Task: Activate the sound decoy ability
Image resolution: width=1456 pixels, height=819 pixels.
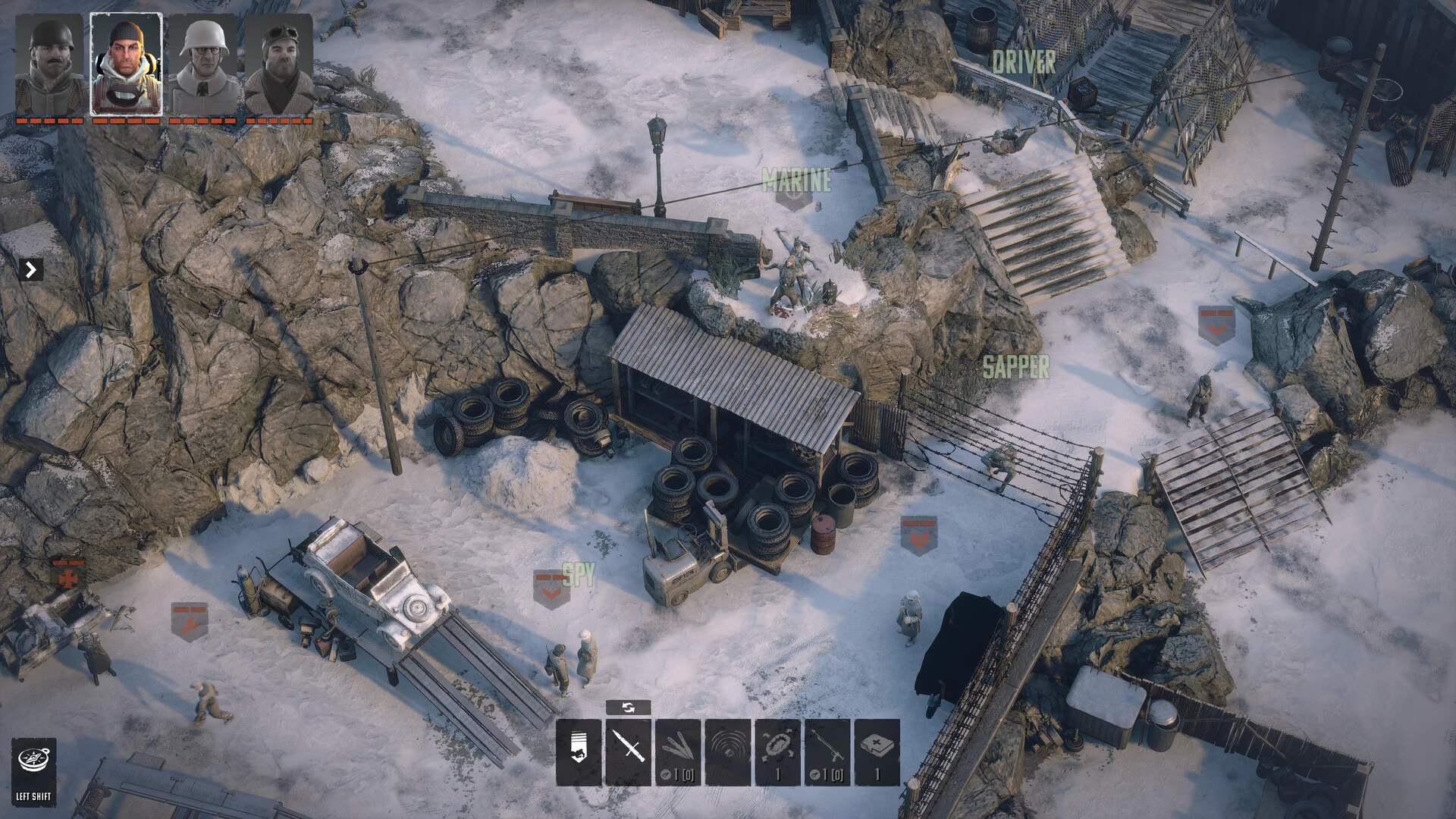Action: click(x=728, y=752)
